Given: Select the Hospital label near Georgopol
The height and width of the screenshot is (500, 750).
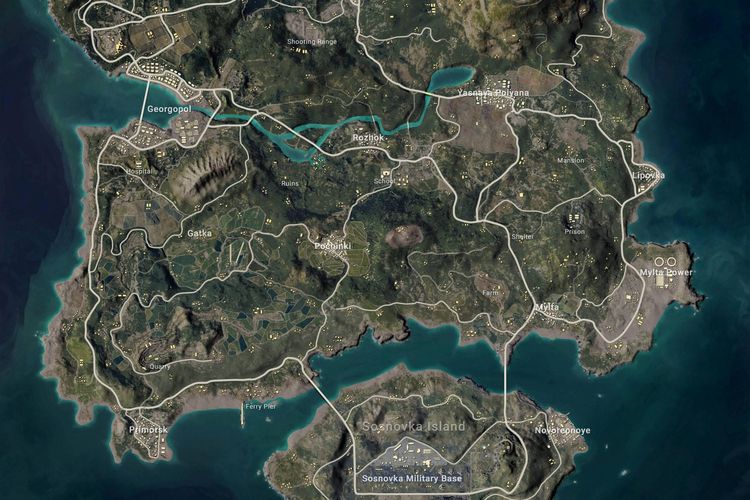Looking at the screenshot, I should [141, 171].
